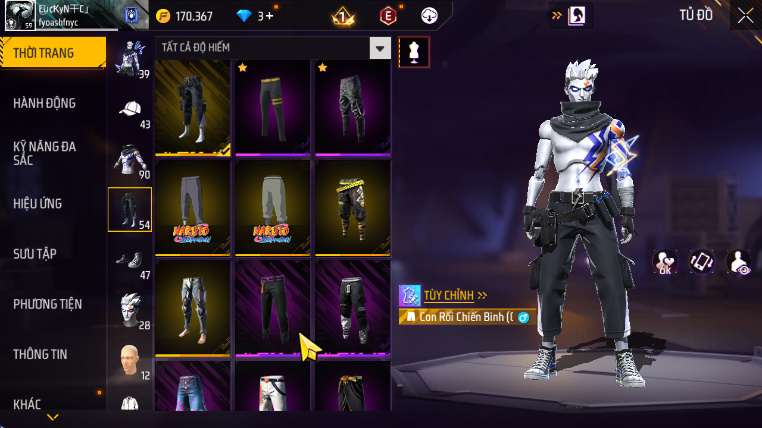Choose the blue jeans item
The height and width of the screenshot is (428, 762).
tap(193, 392)
